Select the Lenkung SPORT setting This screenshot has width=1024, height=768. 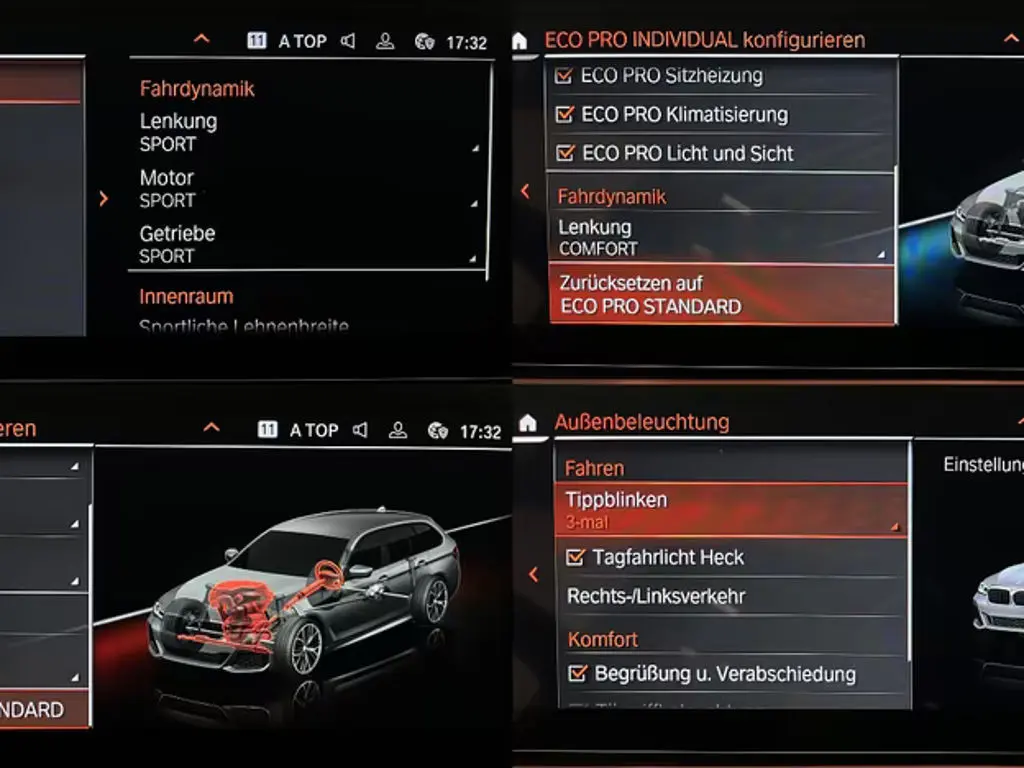(308, 132)
